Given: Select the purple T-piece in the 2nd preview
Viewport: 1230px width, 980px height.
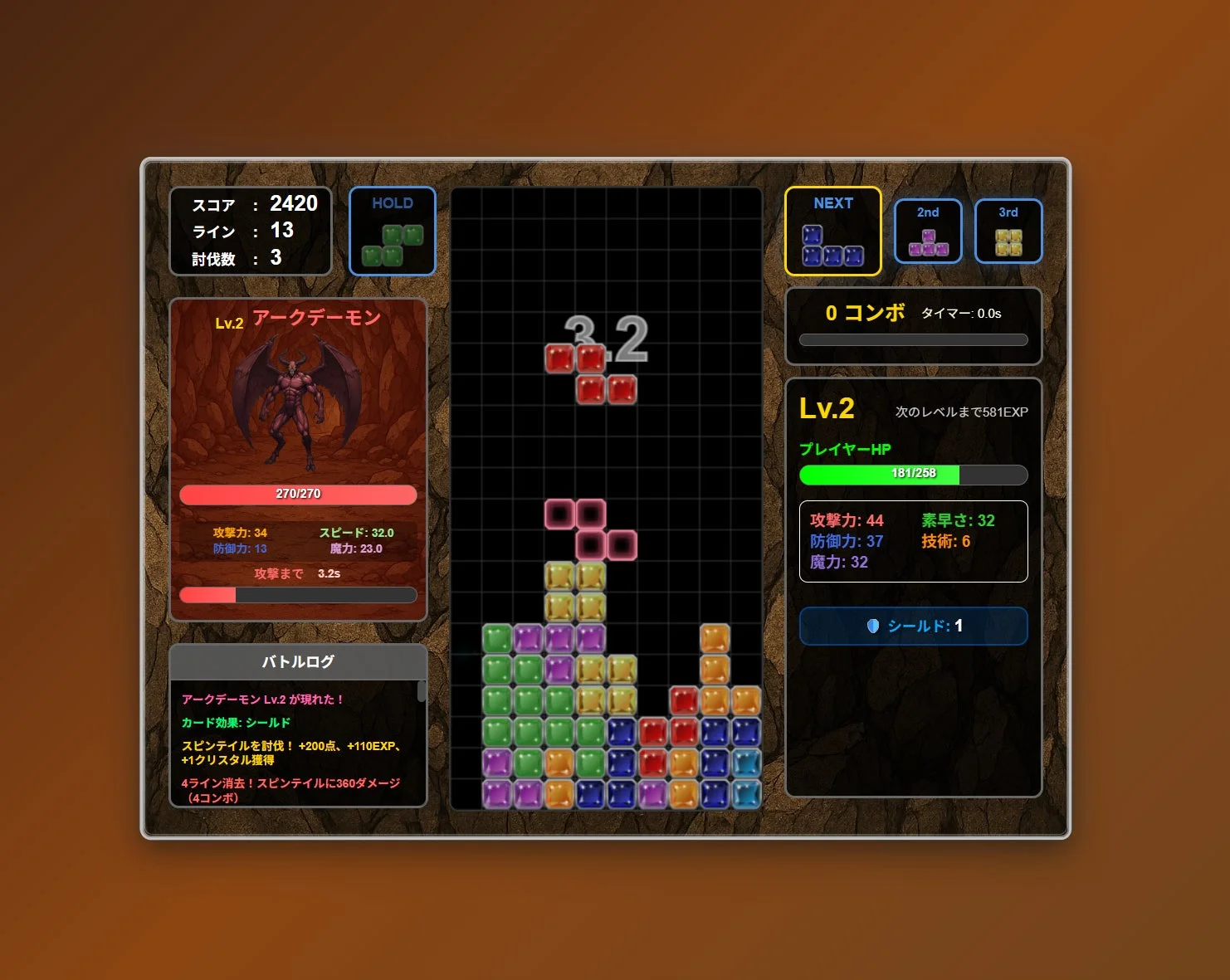Looking at the screenshot, I should coord(927,241).
